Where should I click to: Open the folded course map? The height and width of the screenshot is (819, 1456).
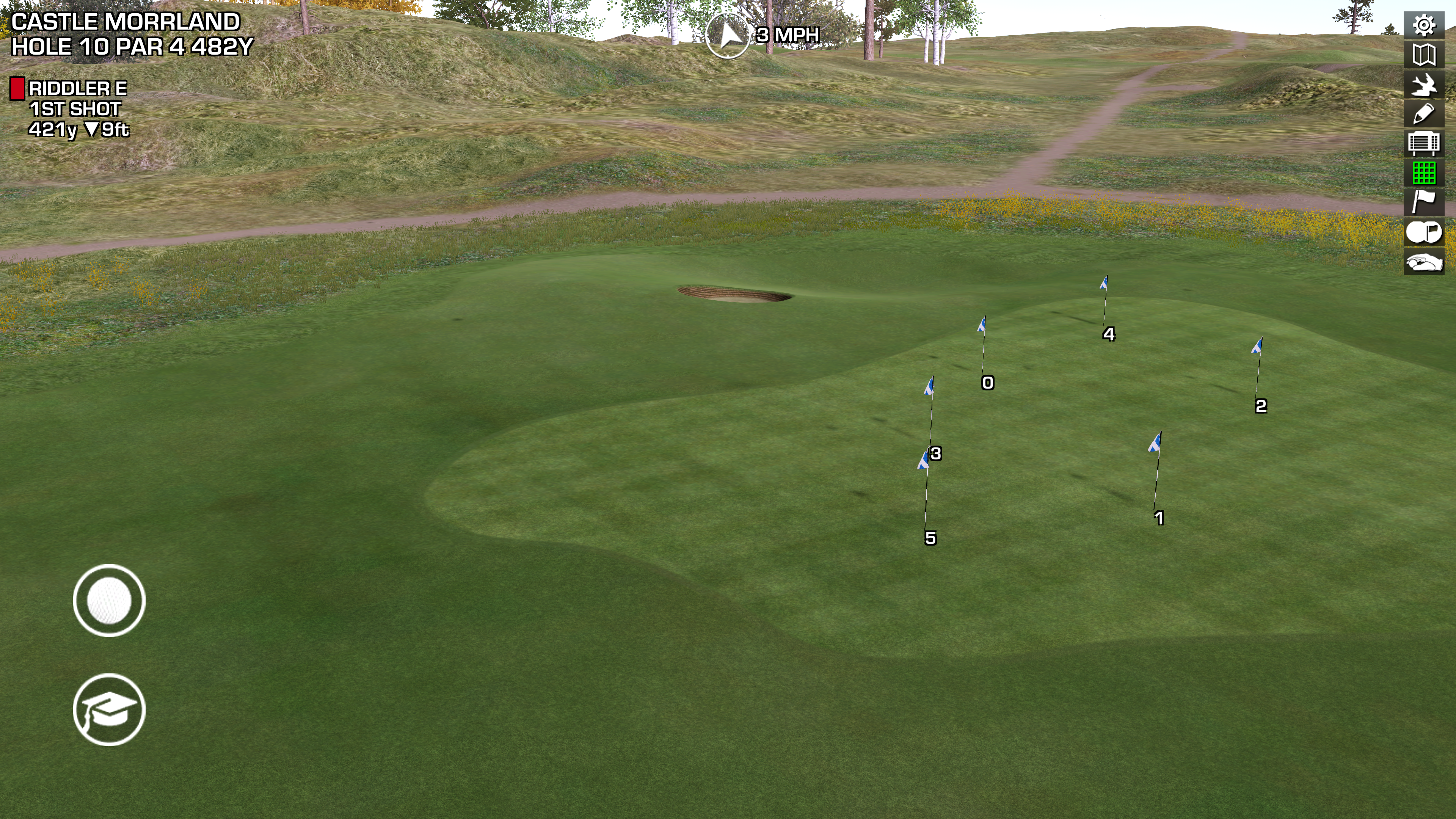tap(1424, 55)
